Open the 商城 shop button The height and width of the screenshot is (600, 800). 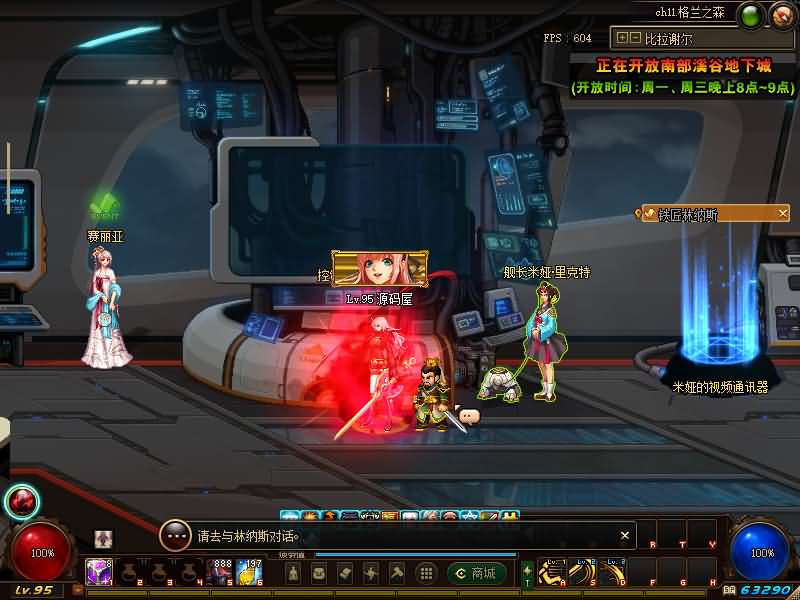pos(476,573)
